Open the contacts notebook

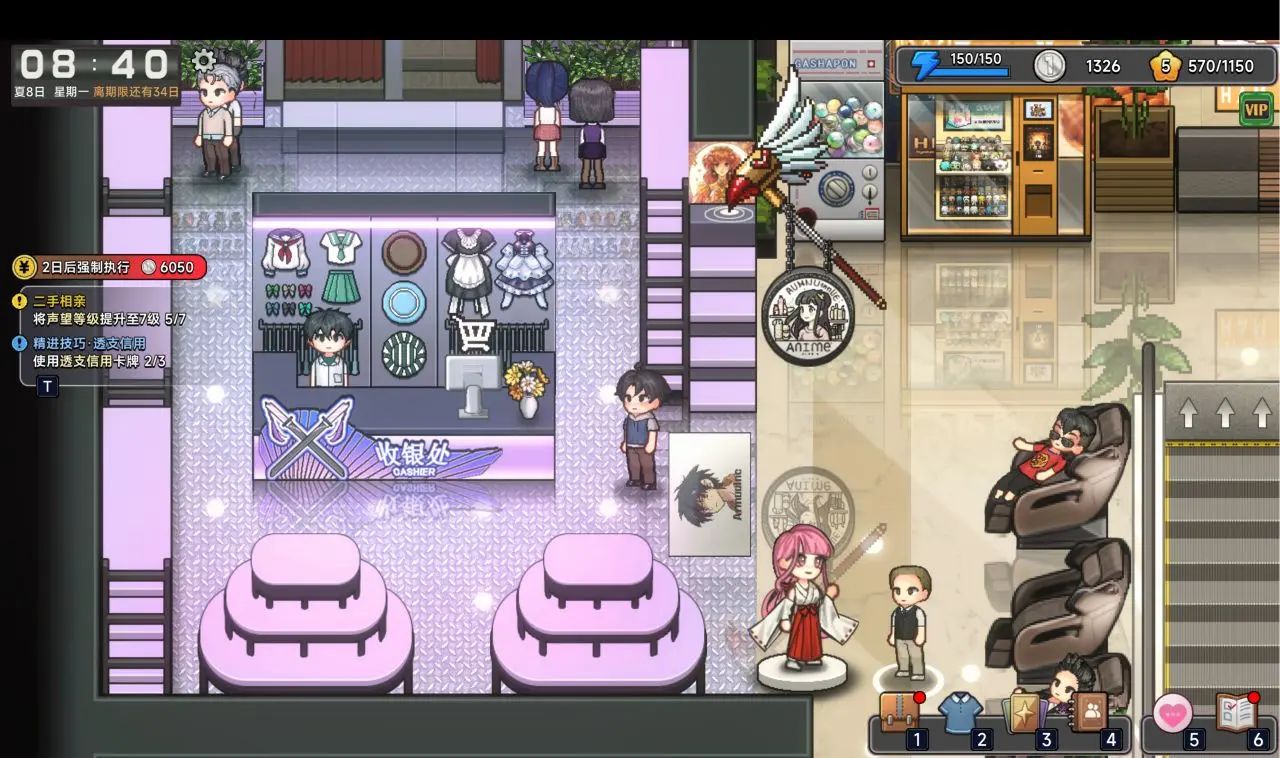click(1089, 712)
